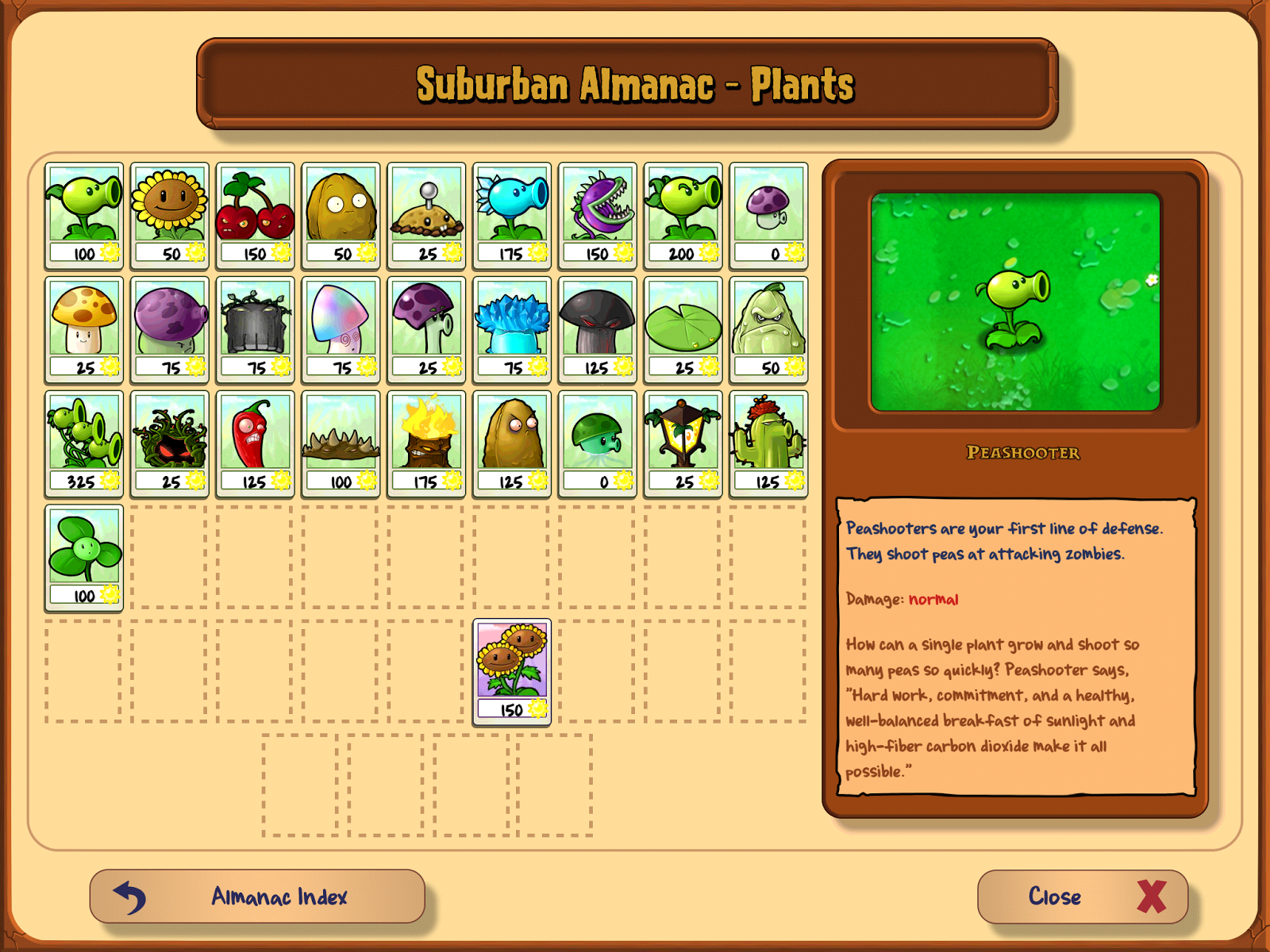
Task: View the Ice-shroom almanac entry
Action: [x=512, y=328]
